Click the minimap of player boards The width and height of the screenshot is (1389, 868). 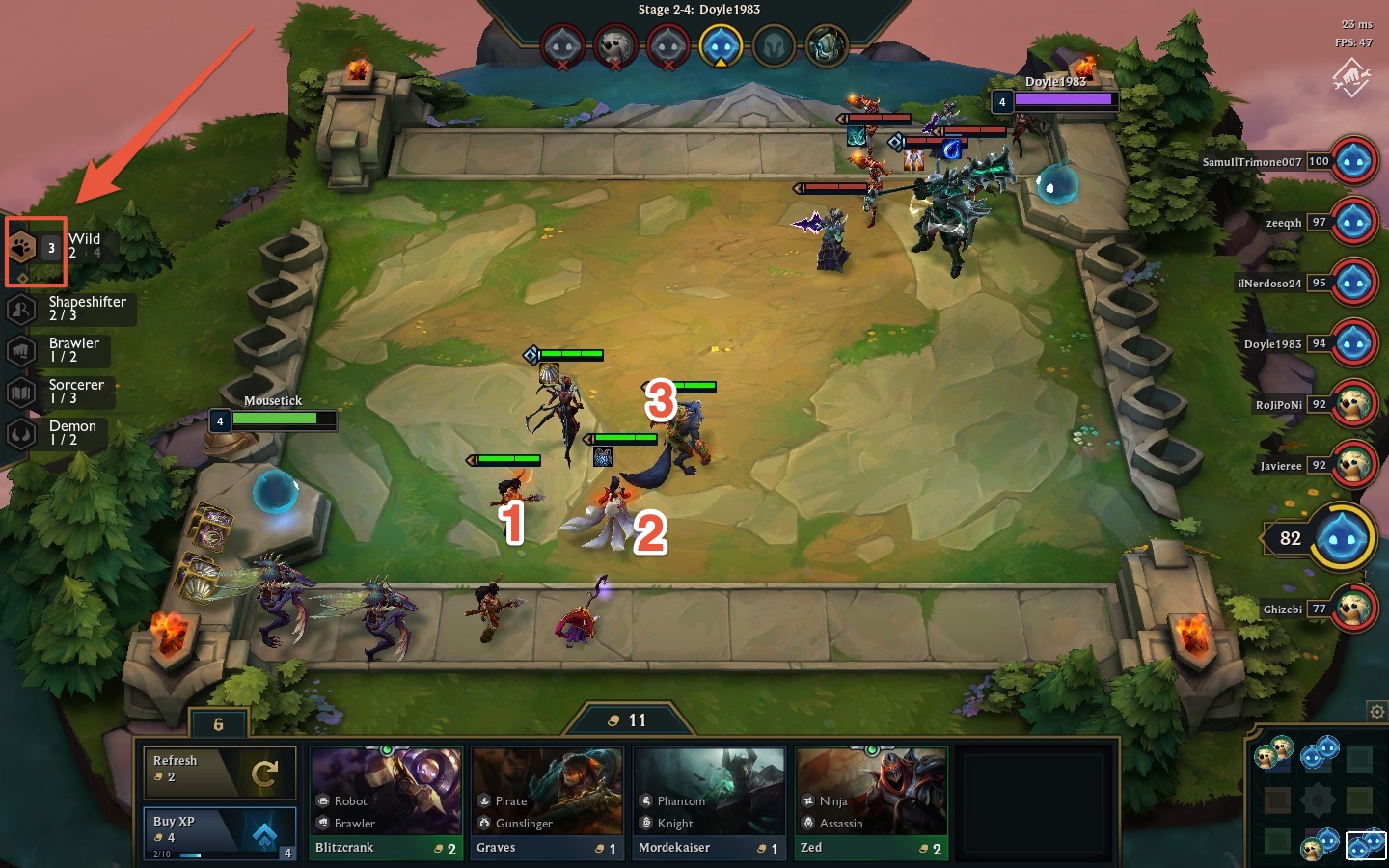(x=1318, y=799)
